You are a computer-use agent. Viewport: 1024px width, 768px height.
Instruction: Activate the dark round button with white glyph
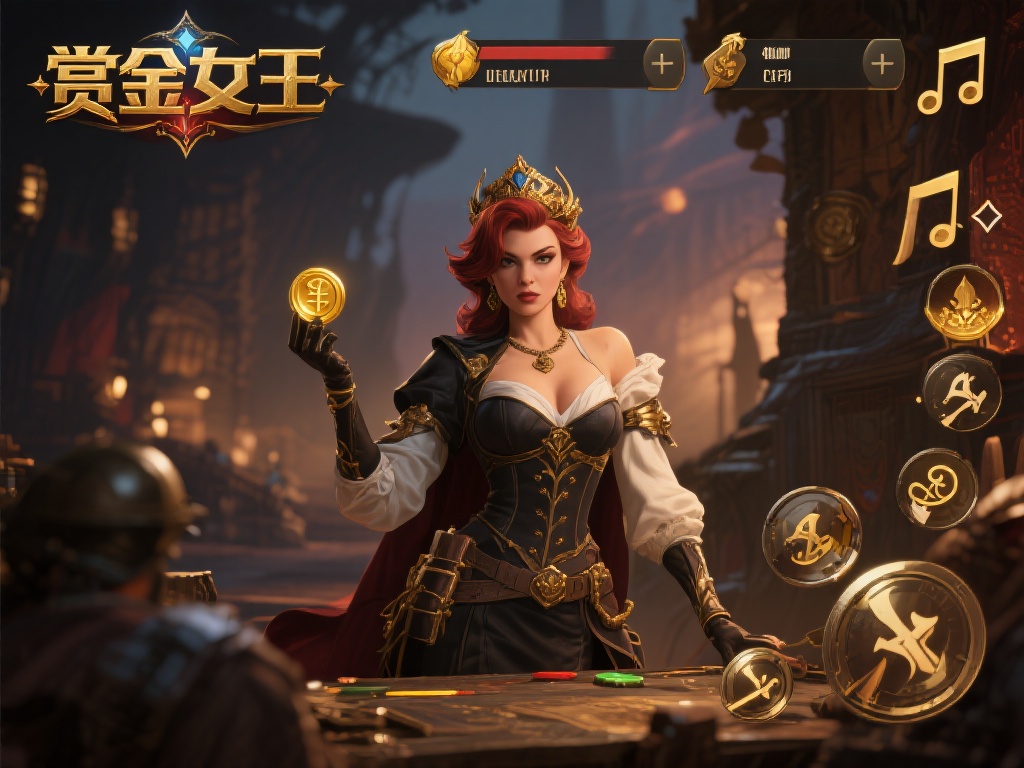pyautogui.click(x=961, y=392)
